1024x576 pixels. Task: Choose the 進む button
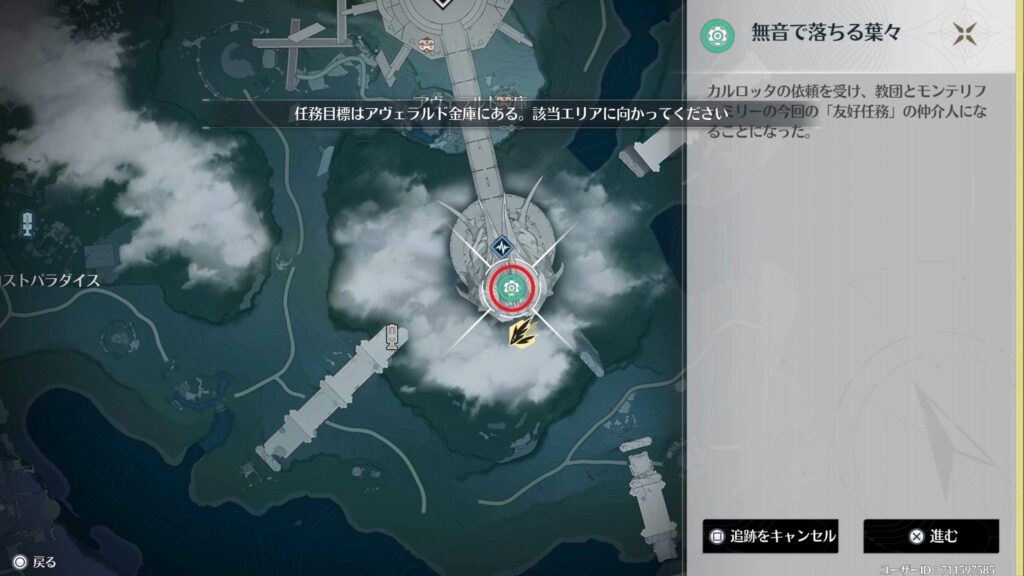point(931,536)
